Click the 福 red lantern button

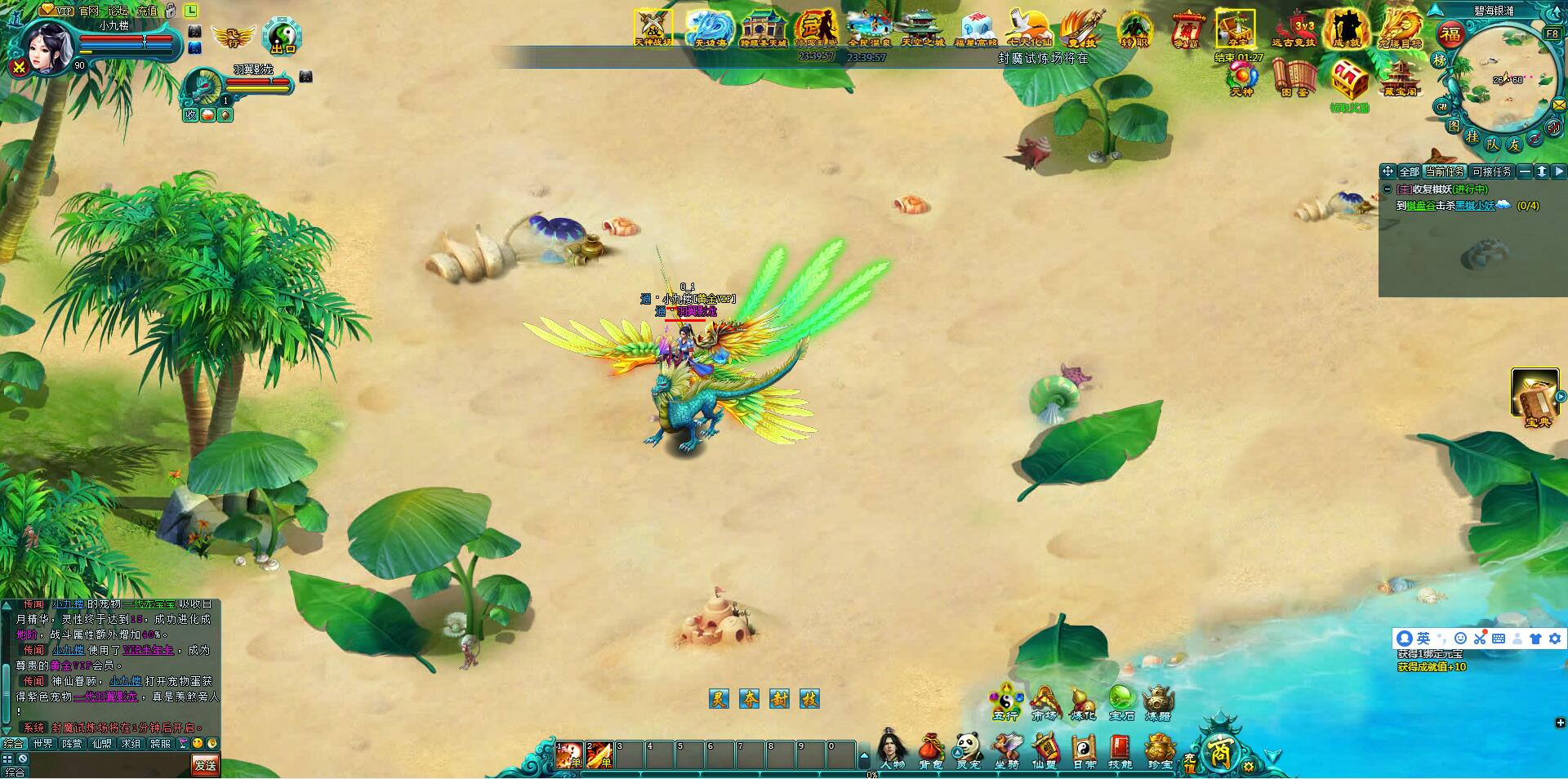(1450, 34)
